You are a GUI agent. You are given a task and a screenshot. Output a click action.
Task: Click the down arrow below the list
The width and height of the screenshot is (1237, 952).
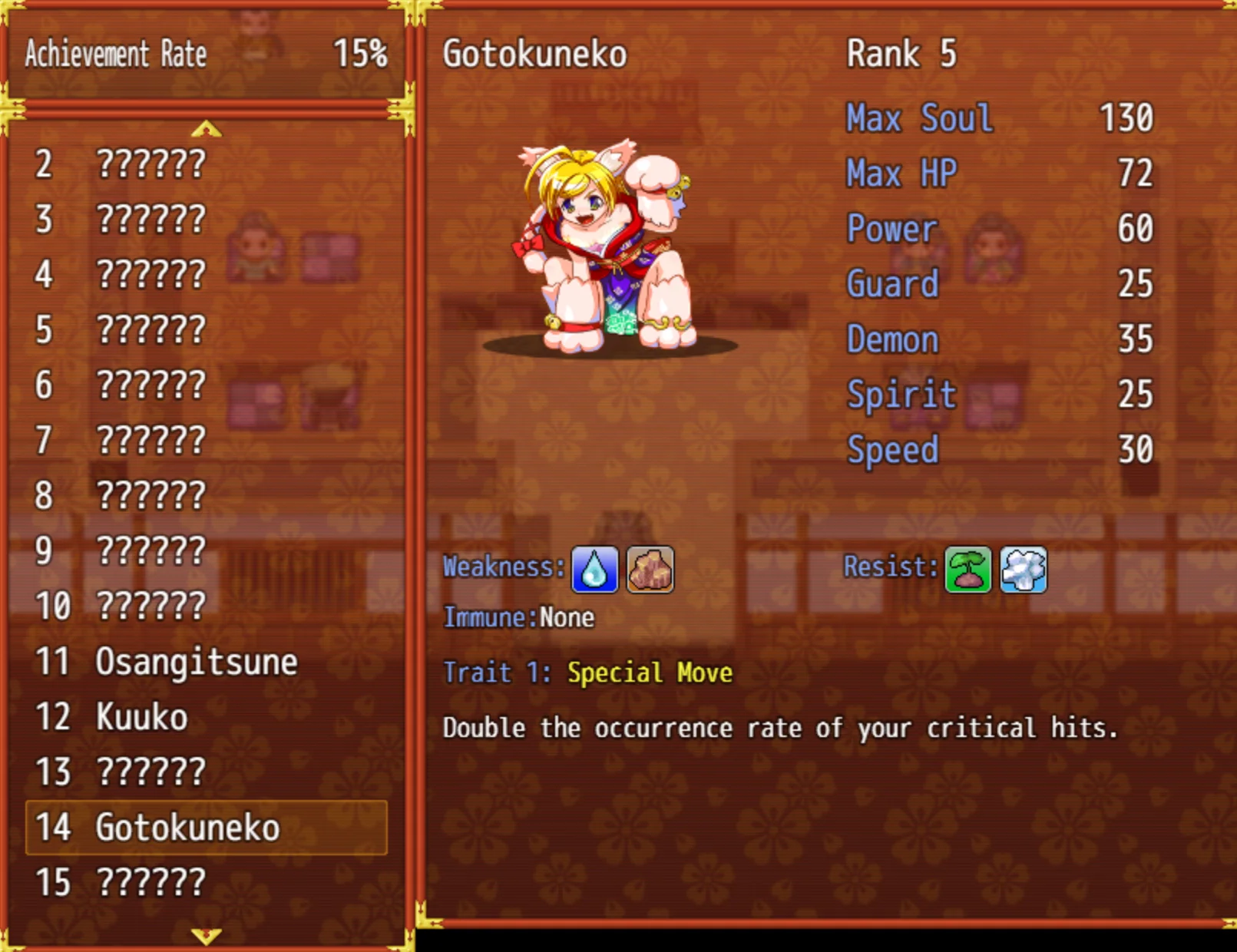[207, 936]
